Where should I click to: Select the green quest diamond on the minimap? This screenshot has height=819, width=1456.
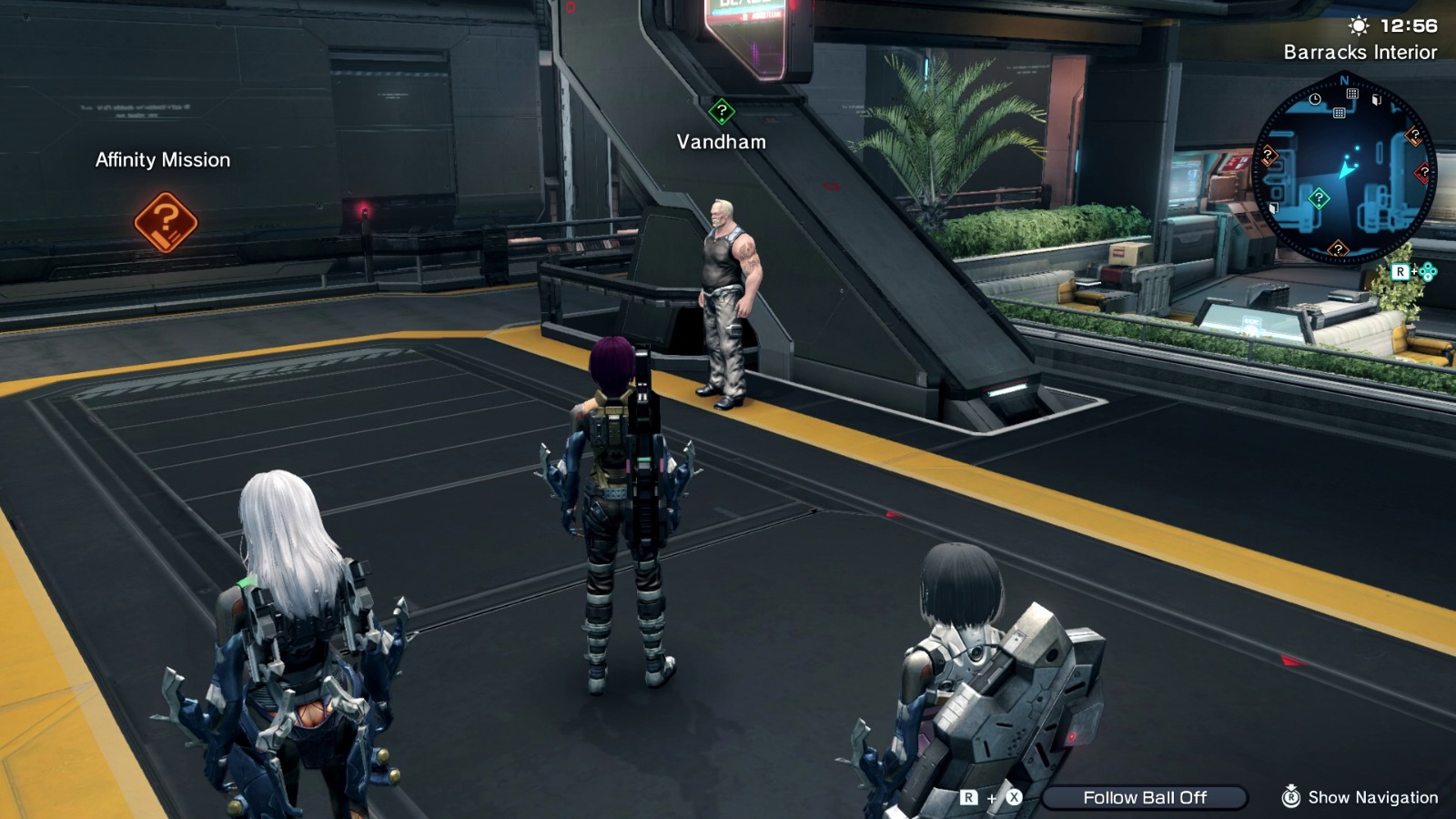(1319, 197)
